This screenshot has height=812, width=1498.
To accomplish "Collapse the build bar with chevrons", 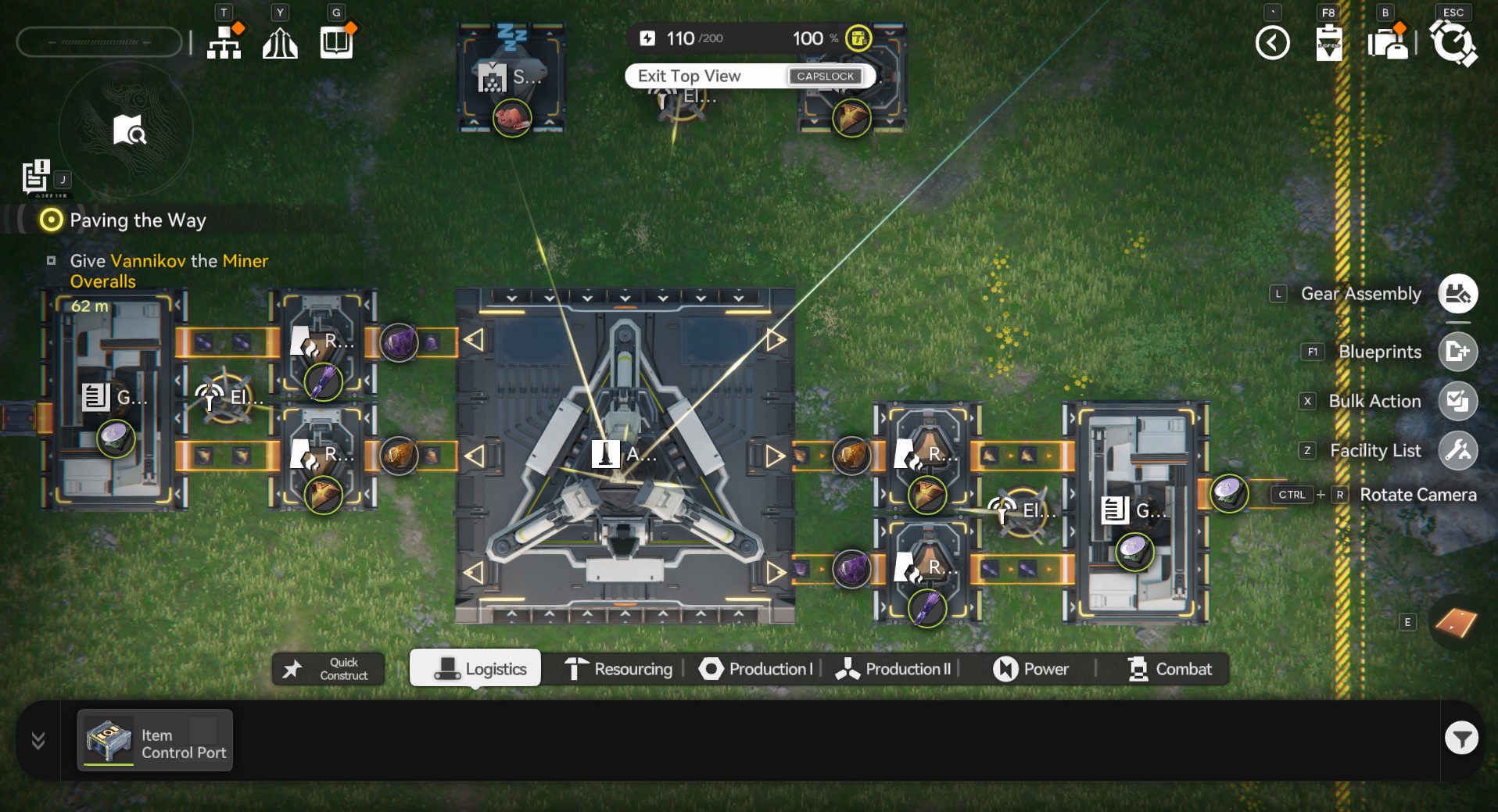I will point(38,740).
